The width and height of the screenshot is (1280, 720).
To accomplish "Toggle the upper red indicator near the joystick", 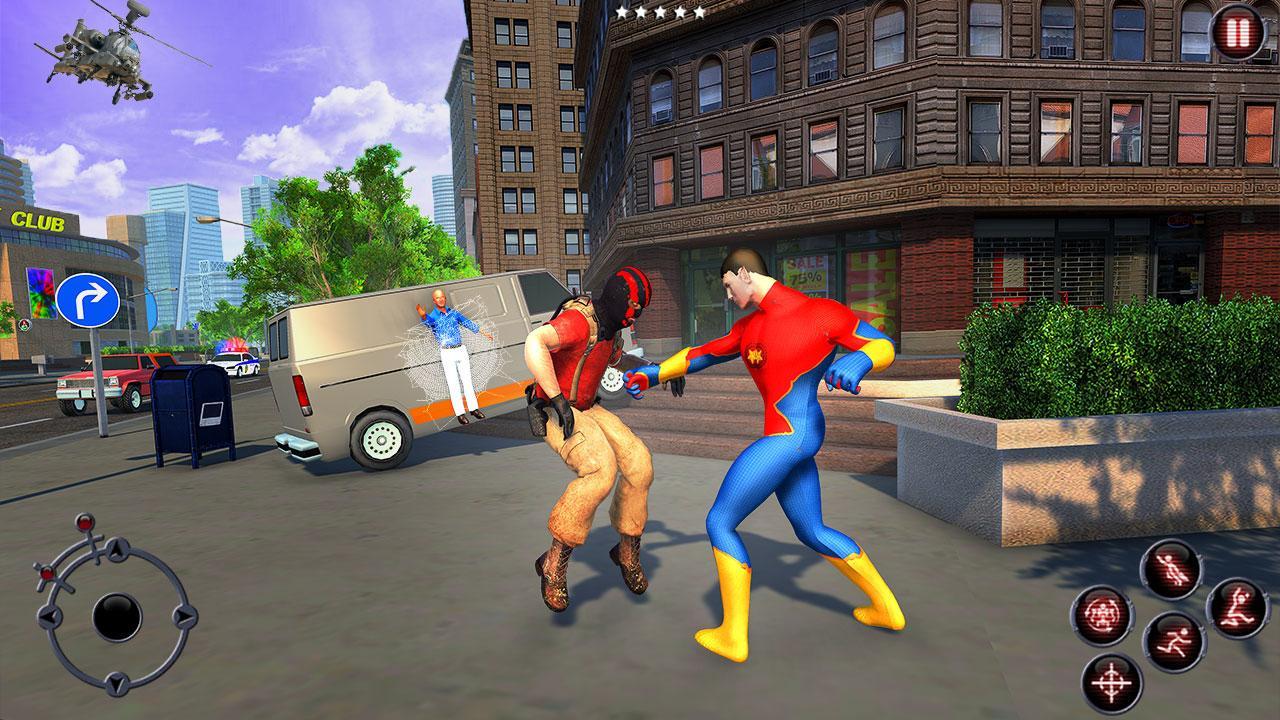I will click(84, 522).
